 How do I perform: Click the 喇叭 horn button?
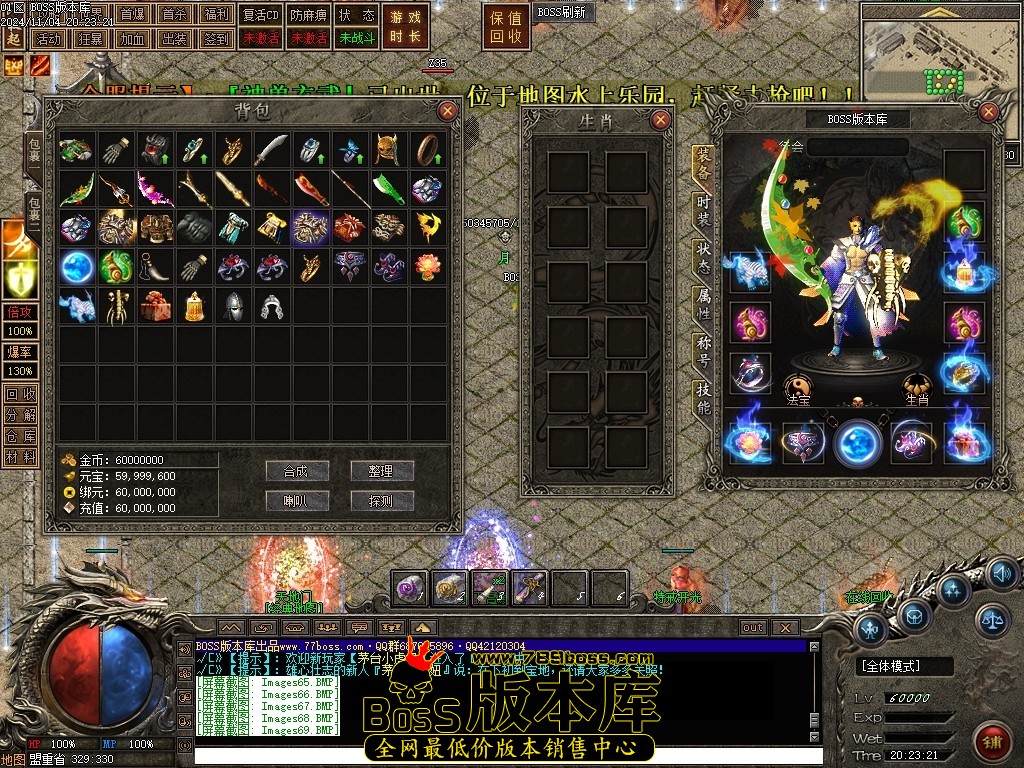297,500
